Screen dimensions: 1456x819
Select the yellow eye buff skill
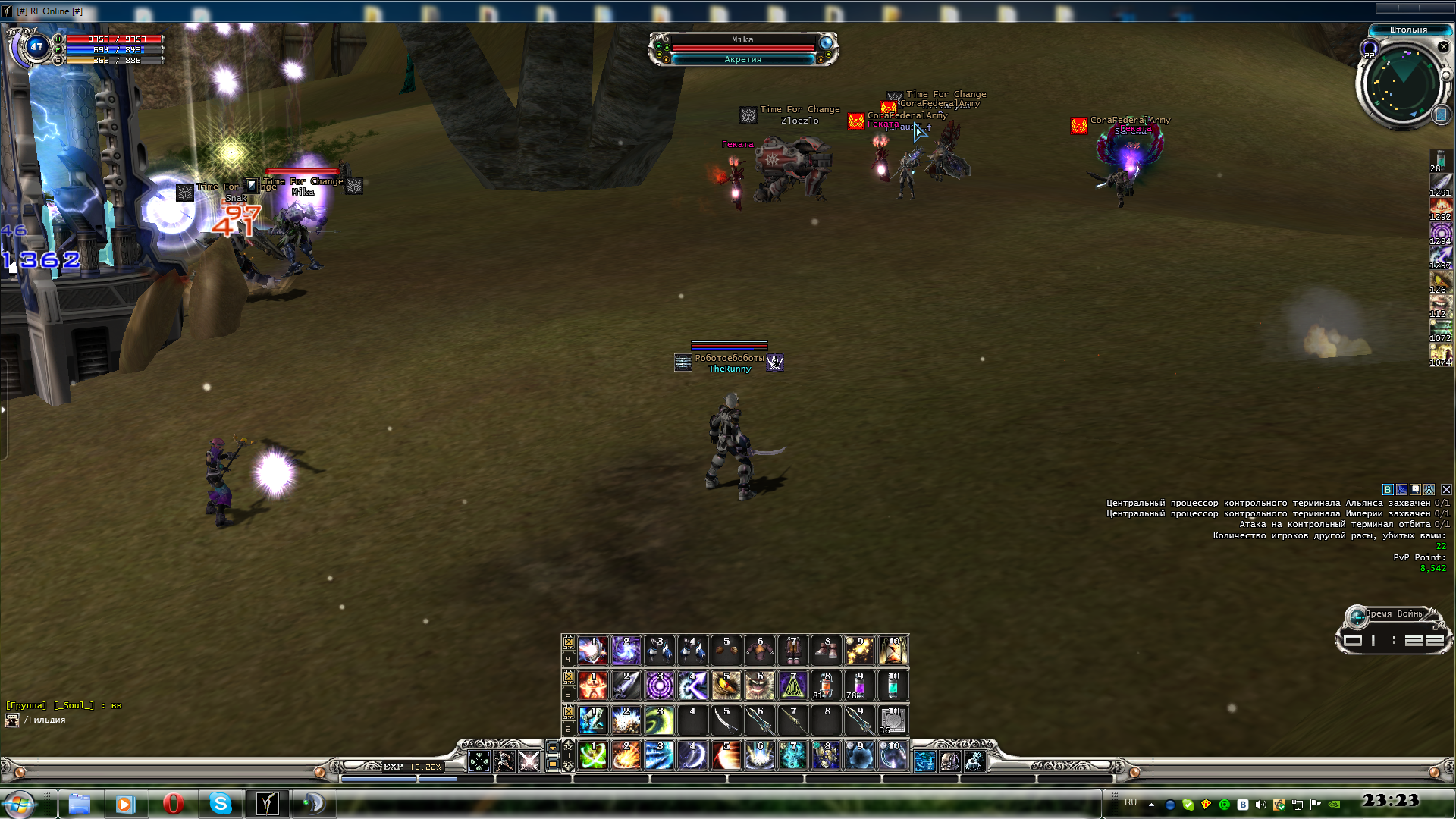coord(726,686)
